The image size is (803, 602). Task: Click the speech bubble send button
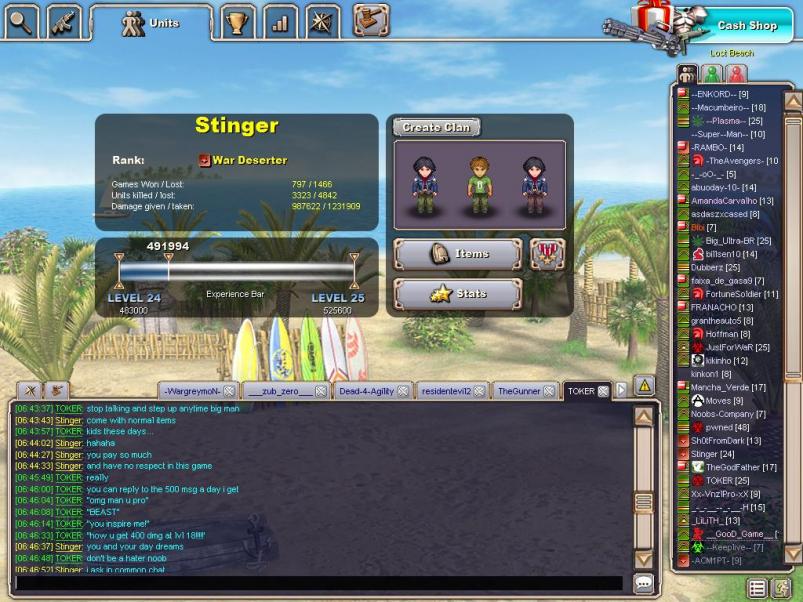click(643, 582)
